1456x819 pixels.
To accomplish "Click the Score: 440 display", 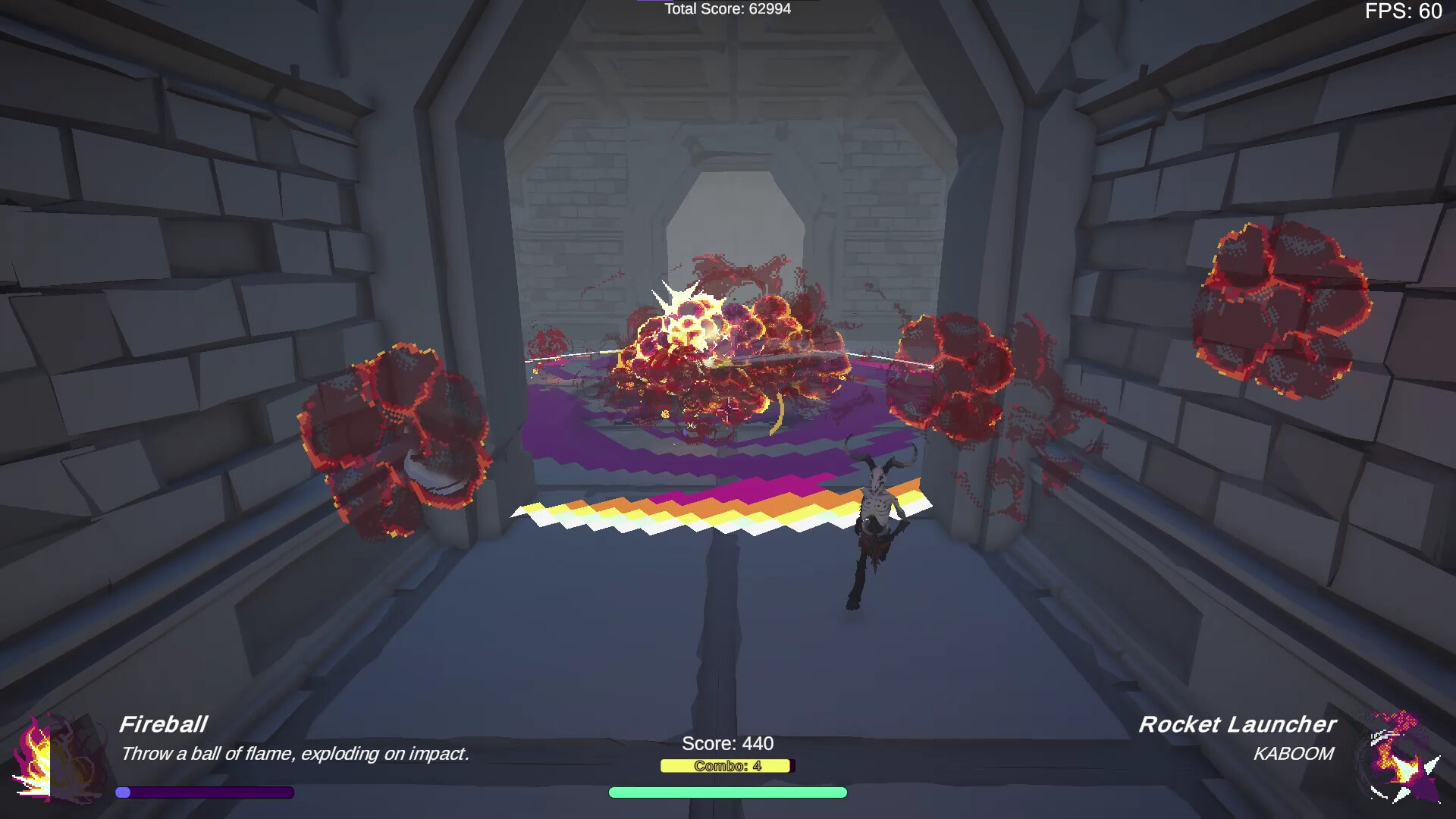I will (x=726, y=744).
